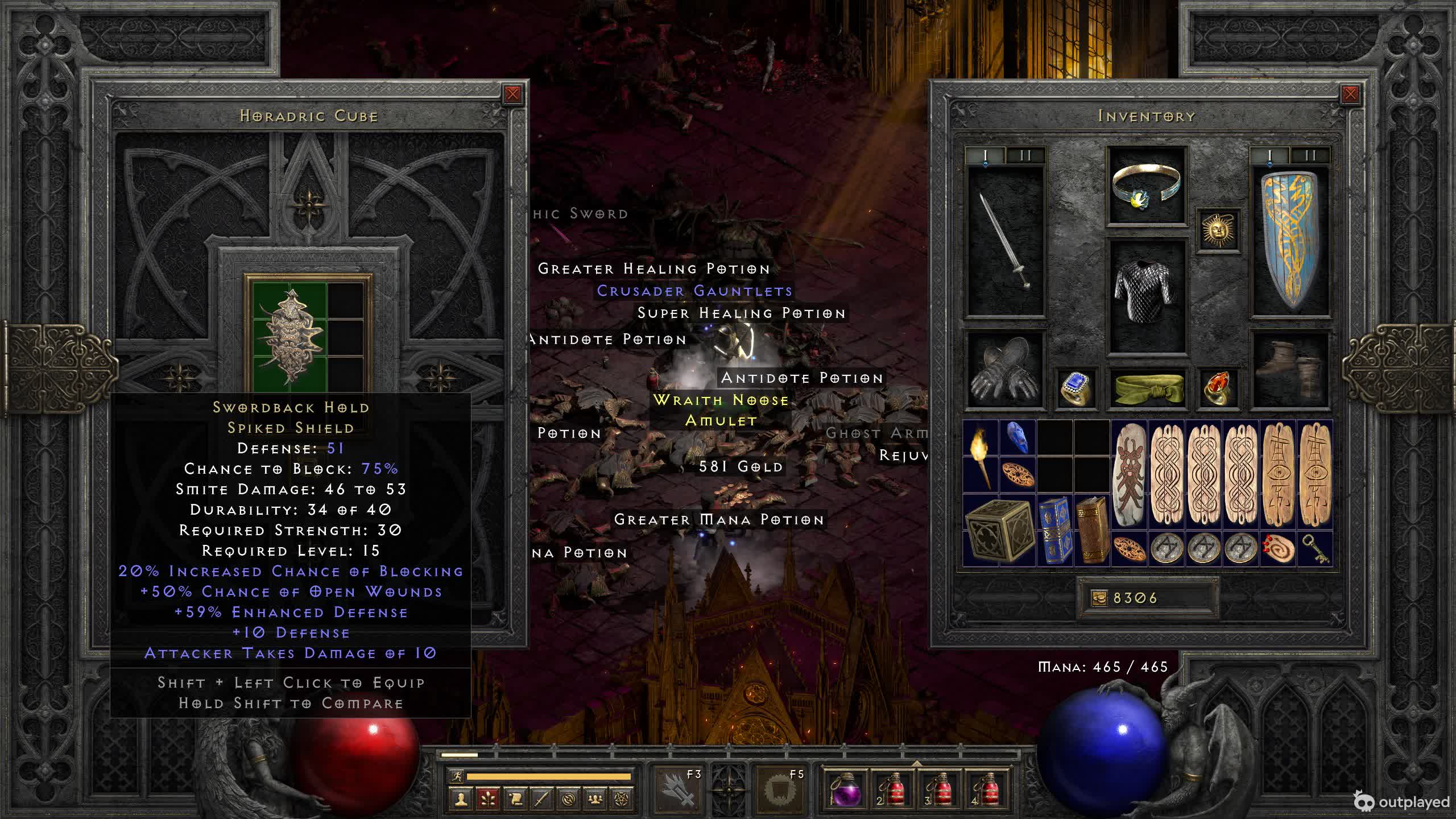The height and width of the screenshot is (819, 1456).
Task: Select the equipped scale body armor
Action: (x=1147, y=295)
